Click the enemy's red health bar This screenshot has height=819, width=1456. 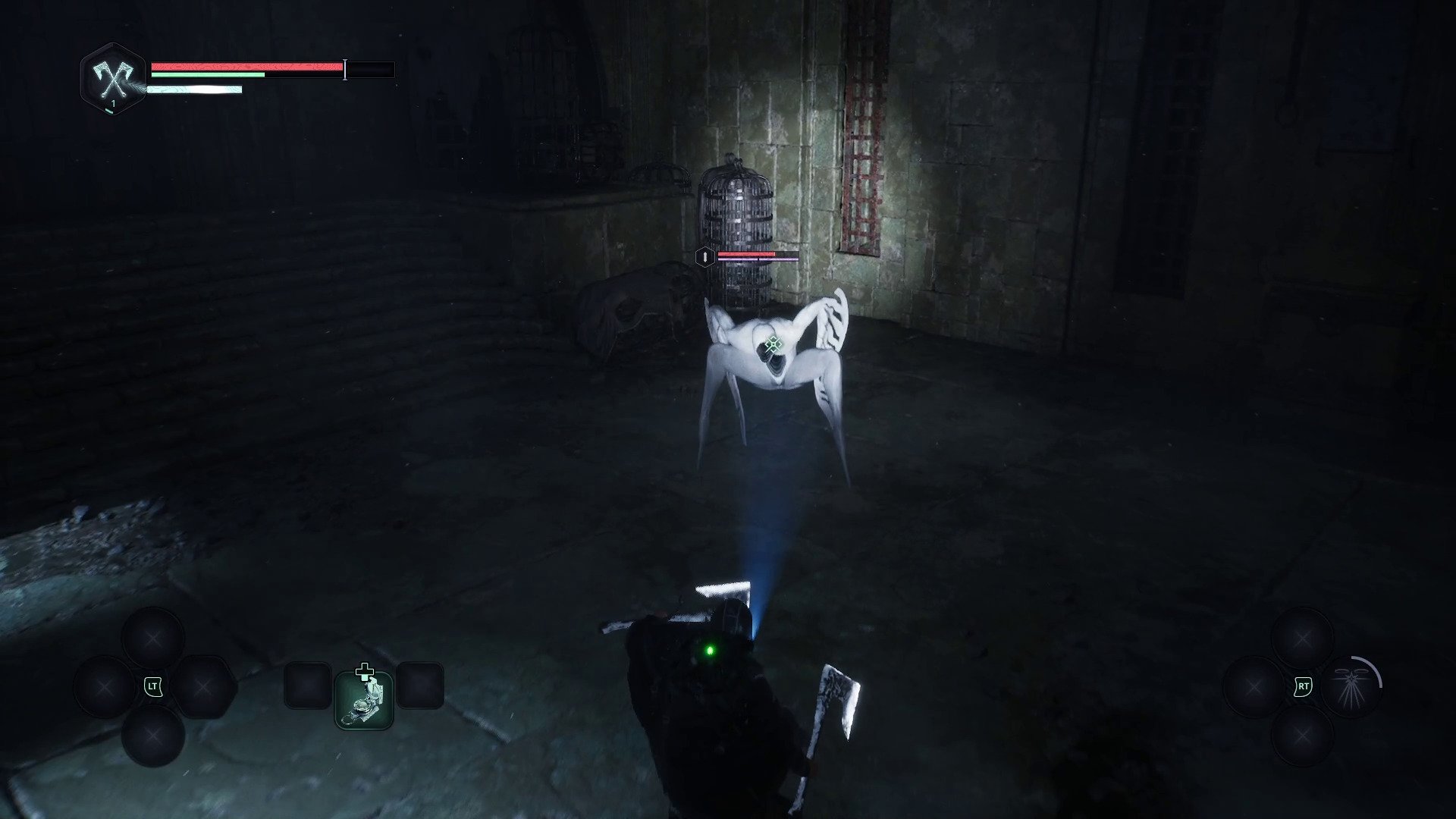[747, 253]
